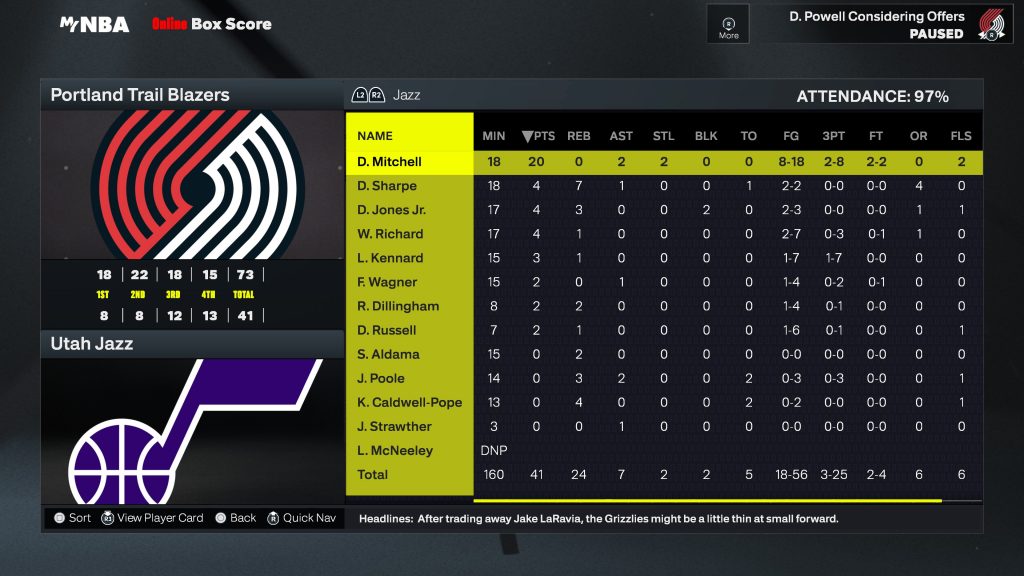The width and height of the screenshot is (1024, 576).
Task: Sort the table by PTS column
Action: 538,136
